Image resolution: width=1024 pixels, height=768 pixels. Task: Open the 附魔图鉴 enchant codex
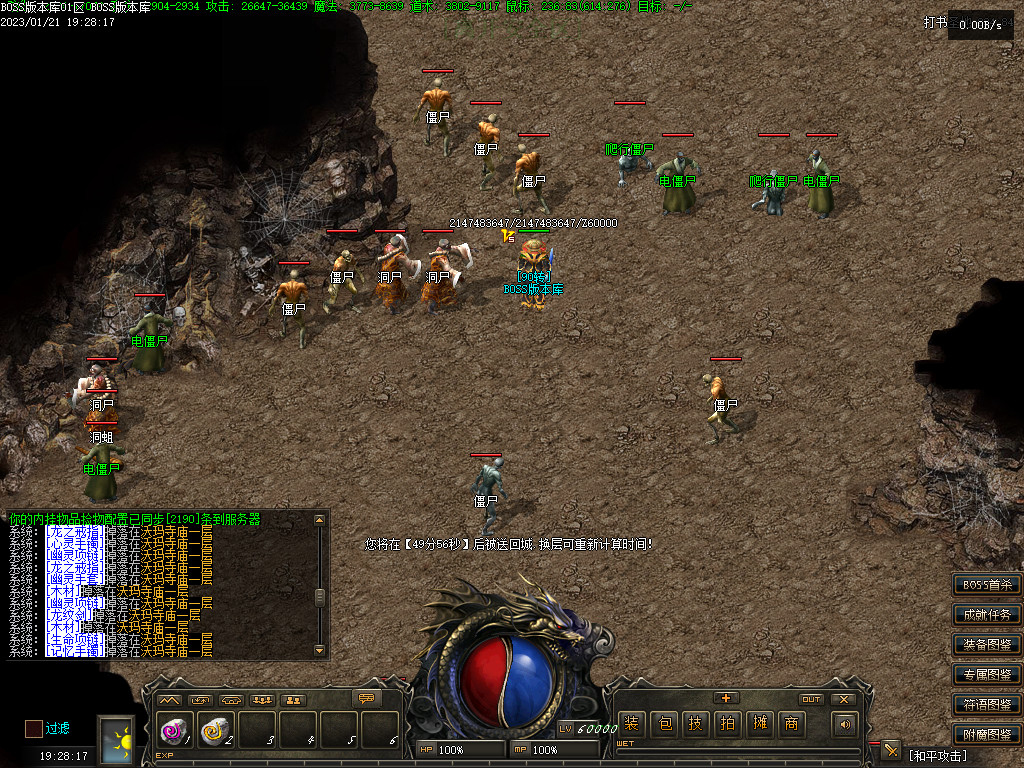pos(987,735)
